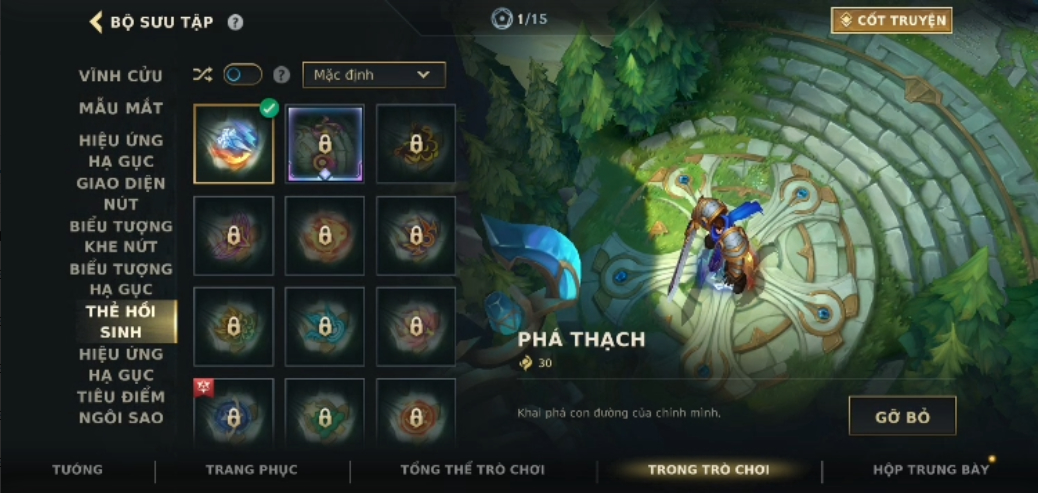Click the help icon beside the shuffle toggle

[x=282, y=75]
